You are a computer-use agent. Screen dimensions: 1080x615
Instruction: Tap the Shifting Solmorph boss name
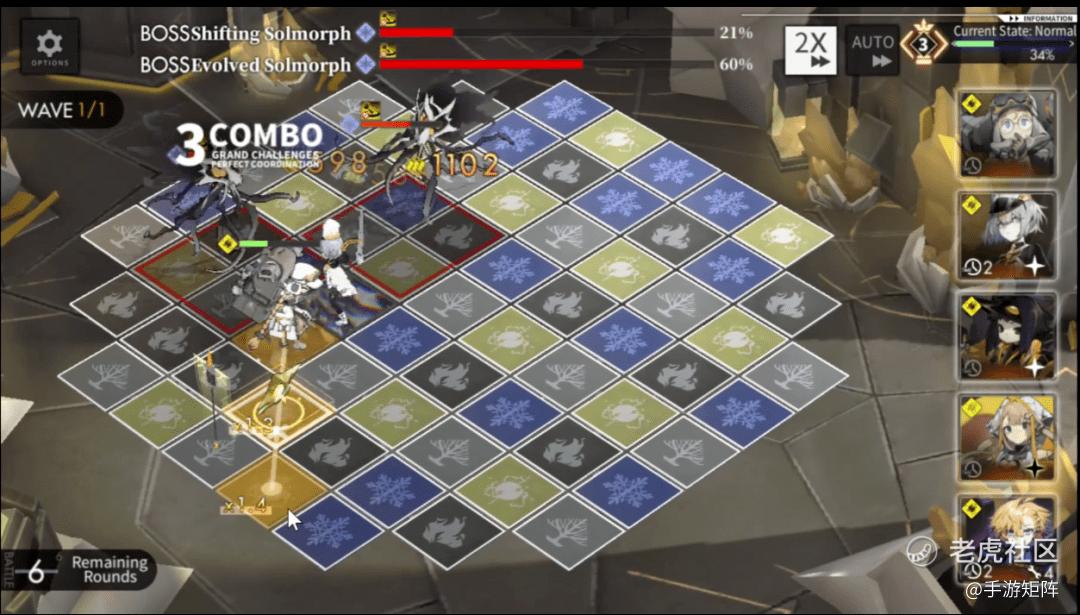click(x=246, y=33)
